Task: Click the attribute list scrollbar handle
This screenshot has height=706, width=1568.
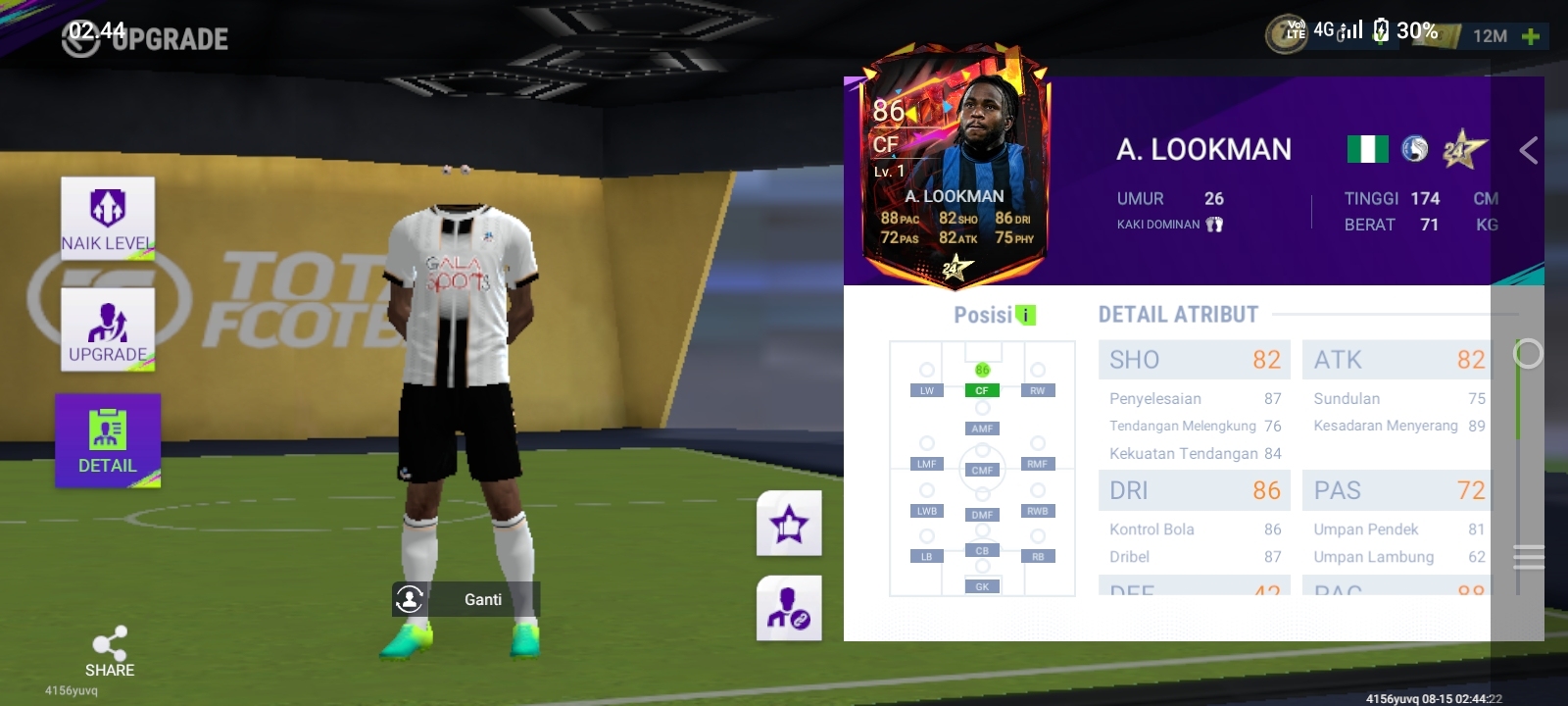Action: click(x=1527, y=354)
